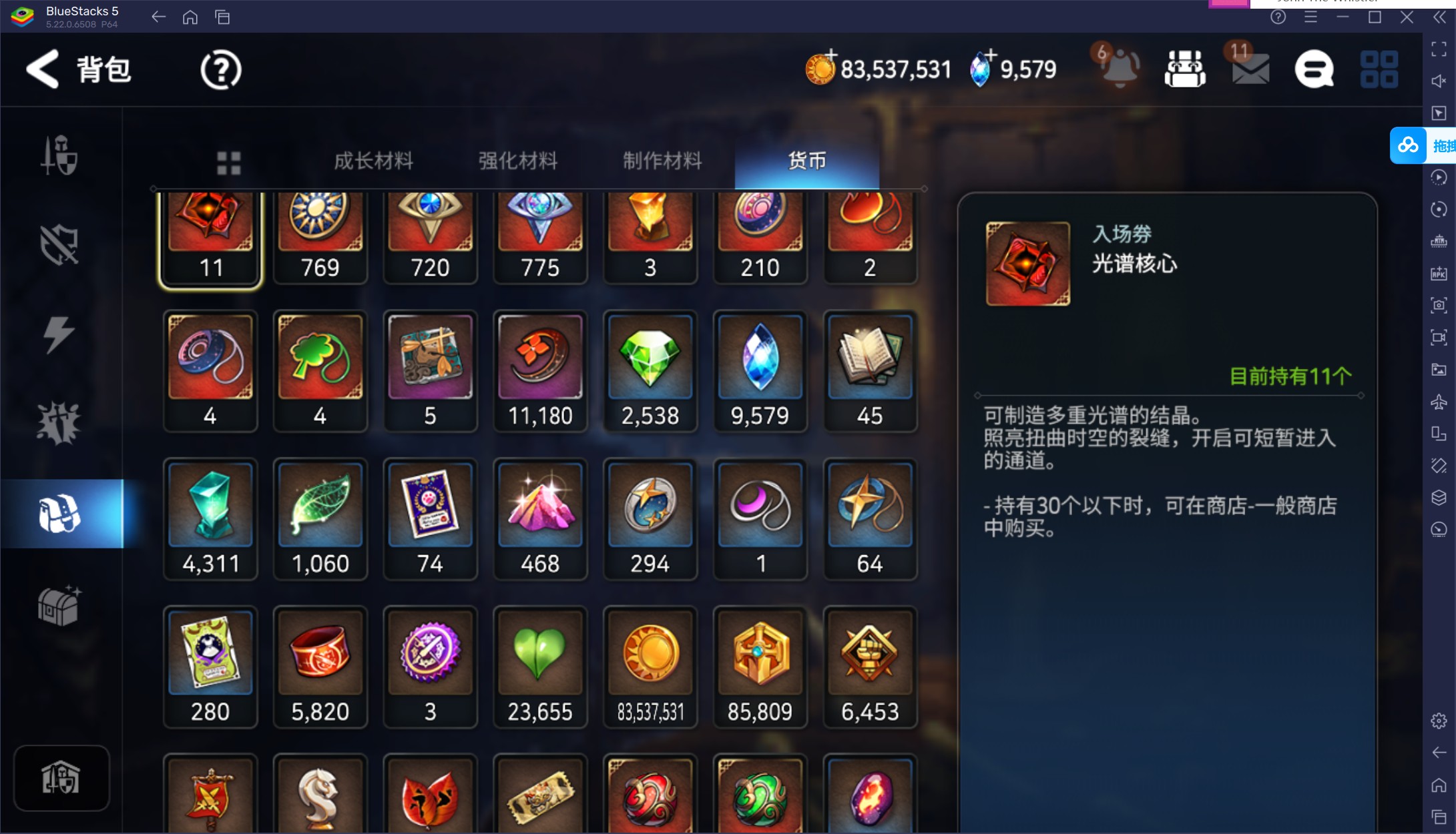Choose the open book item with 45
The height and width of the screenshot is (834, 1456).
click(869, 371)
